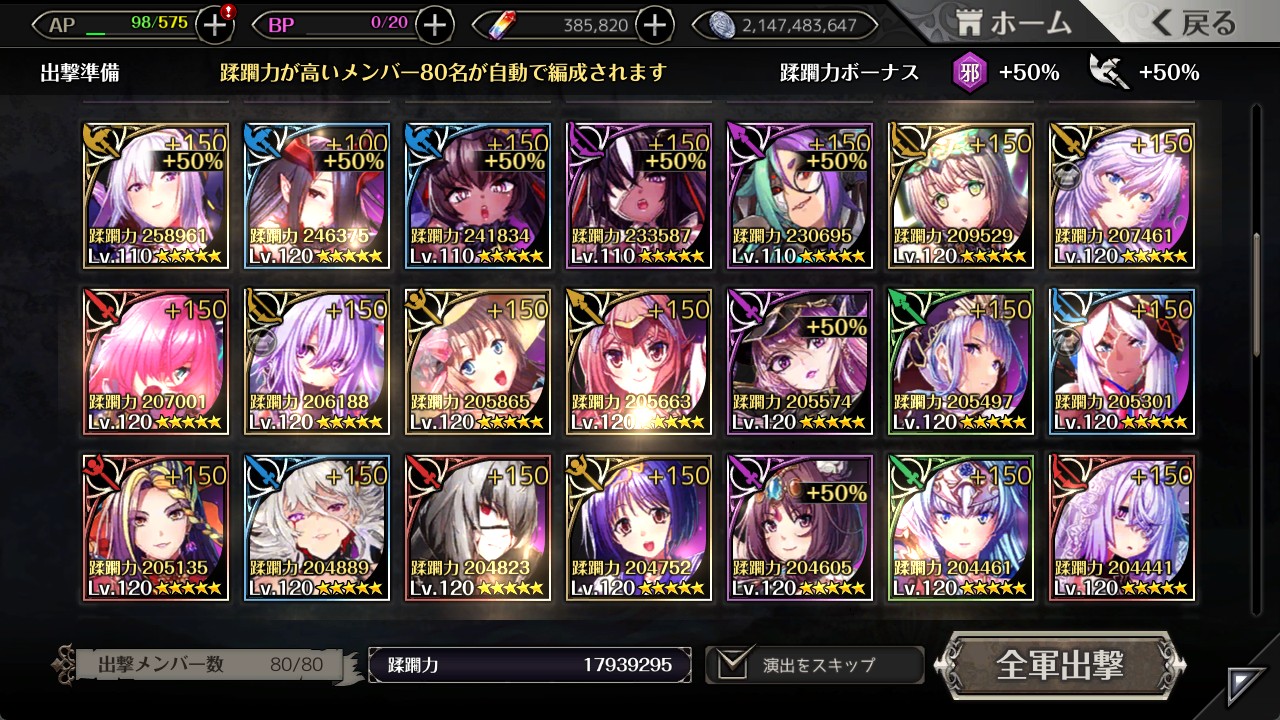The height and width of the screenshot is (720, 1280).
Task: Click the plus button beside the AP gauge
Action: [215, 25]
